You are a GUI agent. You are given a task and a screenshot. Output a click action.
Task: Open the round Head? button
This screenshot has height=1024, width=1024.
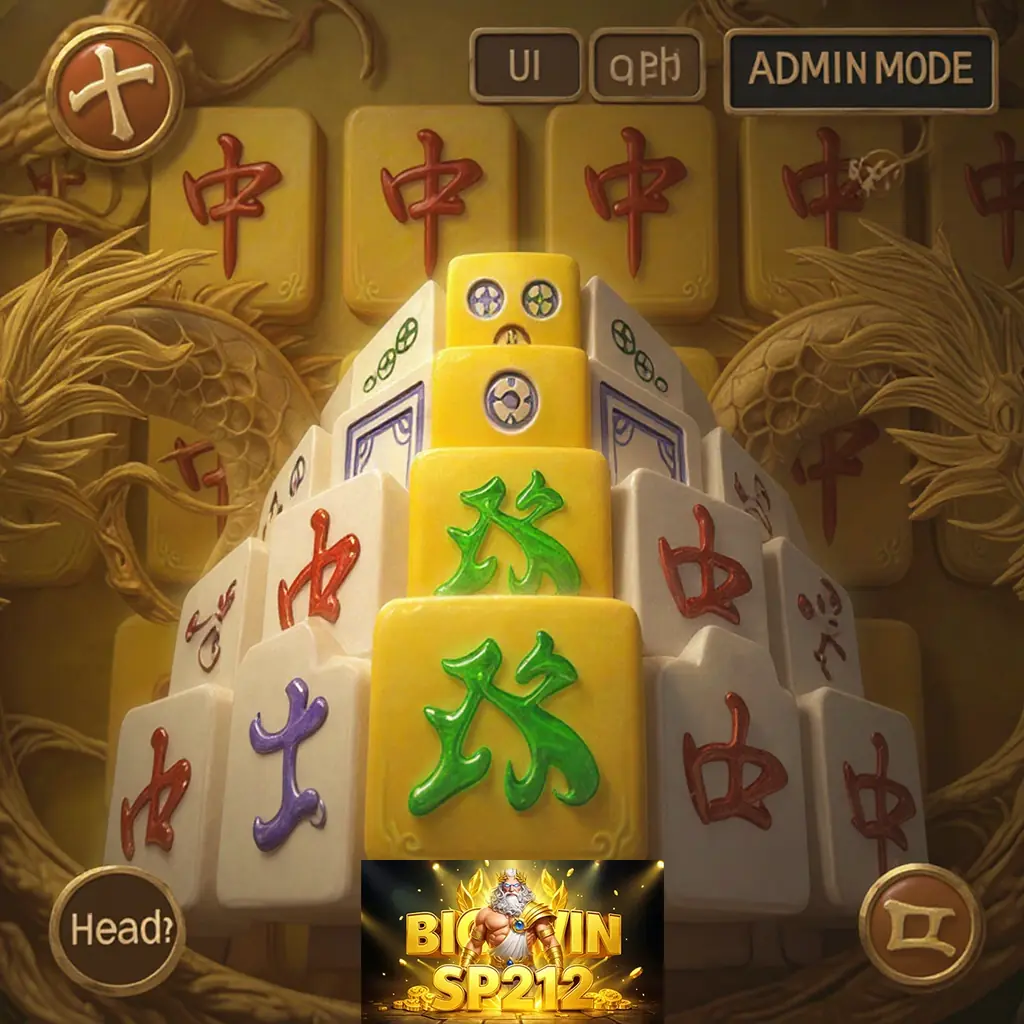118,930
